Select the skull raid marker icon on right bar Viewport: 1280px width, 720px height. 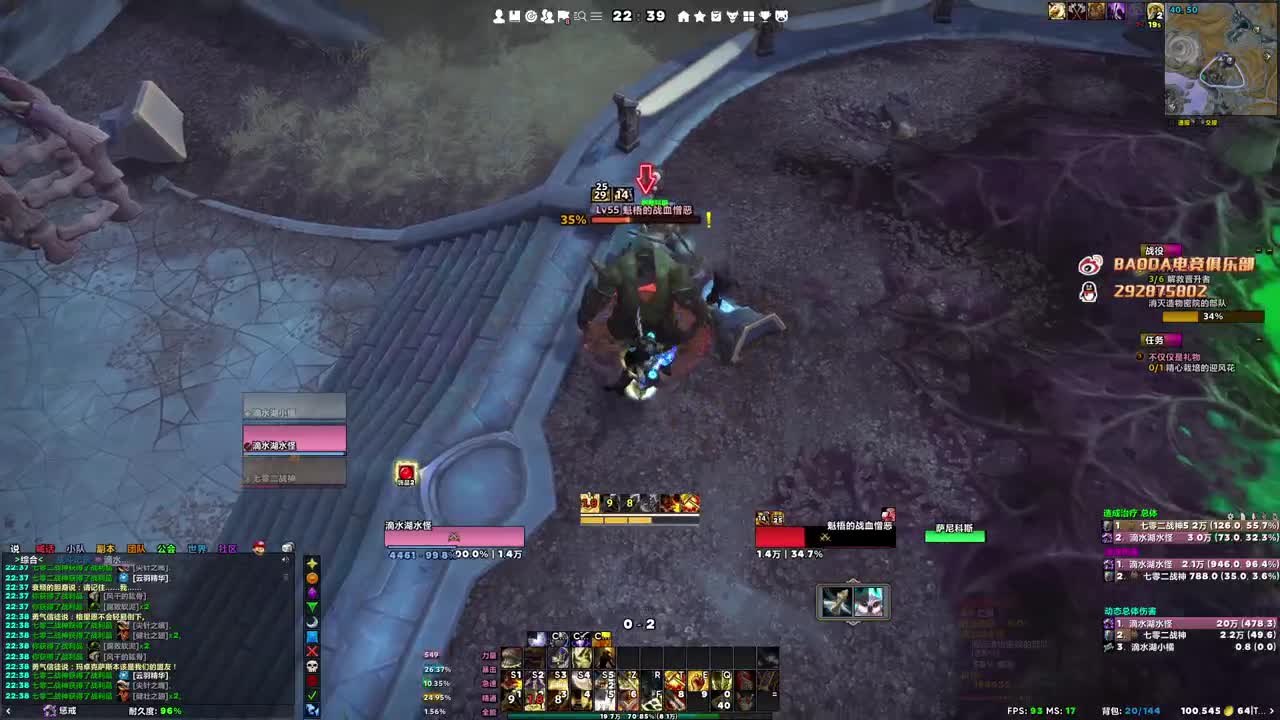click(x=311, y=666)
